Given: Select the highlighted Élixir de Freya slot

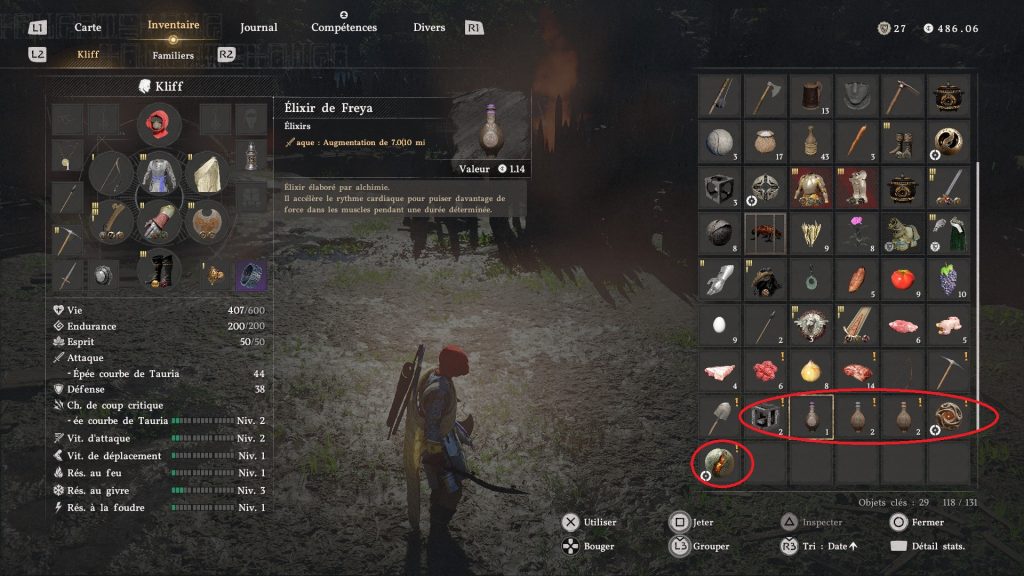Looking at the screenshot, I should [810, 418].
